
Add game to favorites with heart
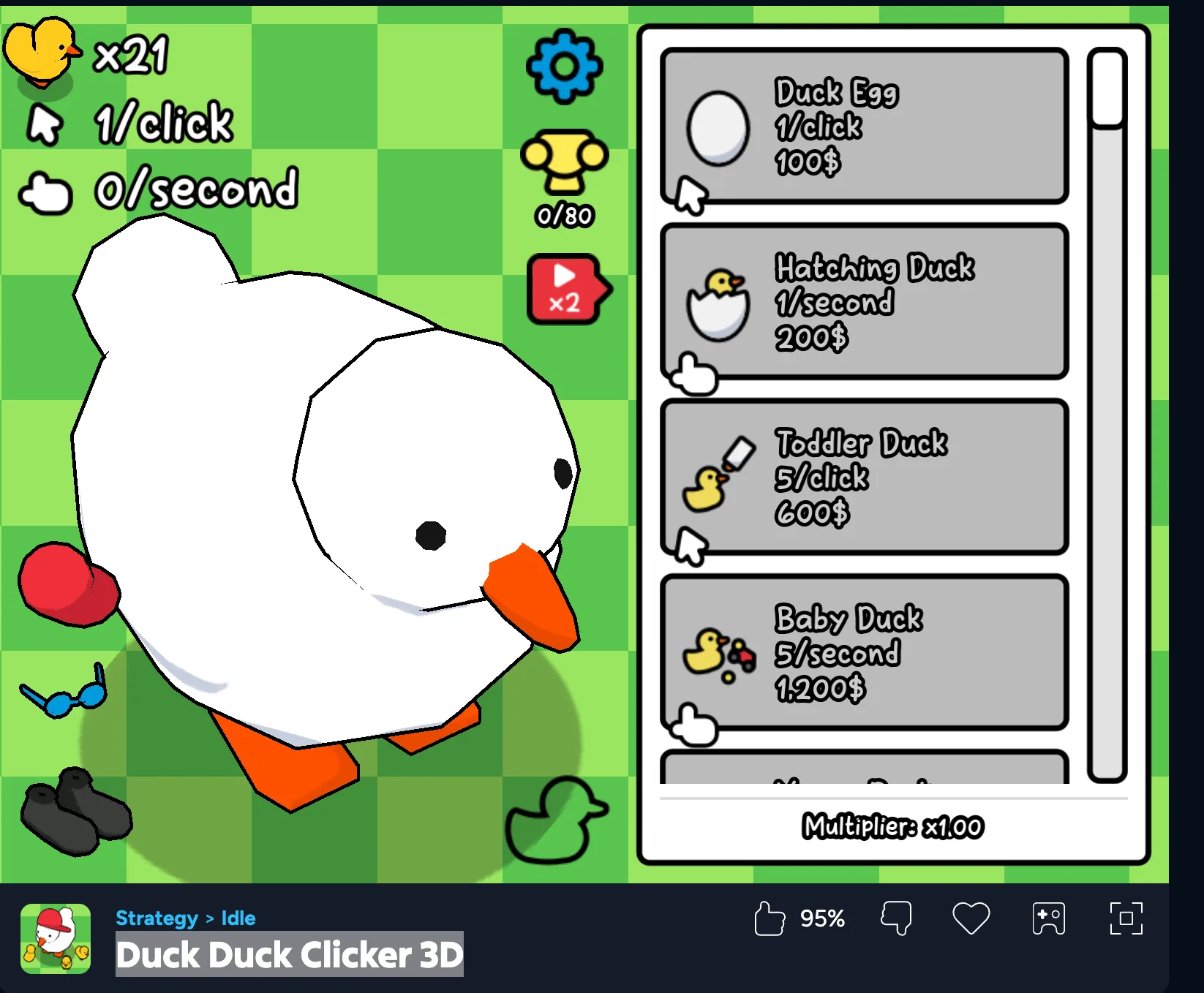pyautogui.click(x=971, y=918)
